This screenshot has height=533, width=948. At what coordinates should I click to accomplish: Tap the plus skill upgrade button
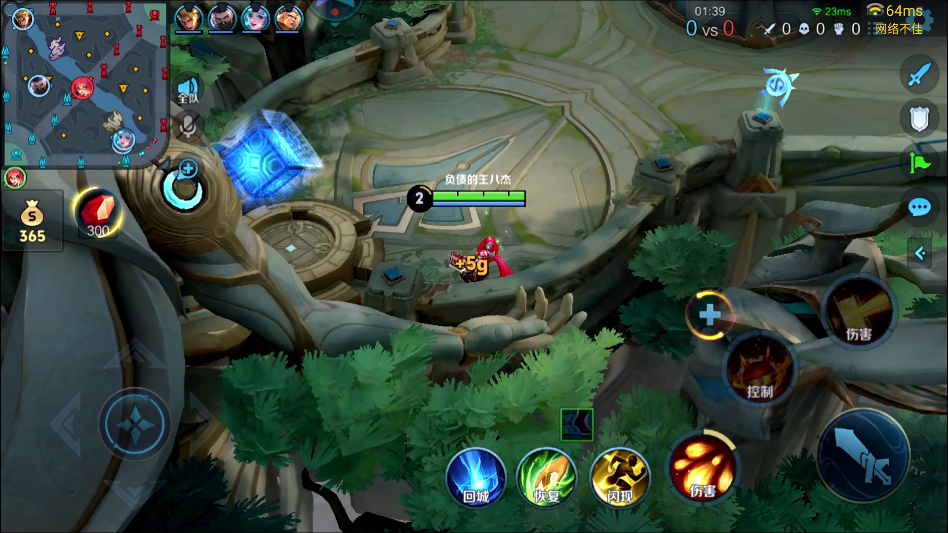(709, 315)
